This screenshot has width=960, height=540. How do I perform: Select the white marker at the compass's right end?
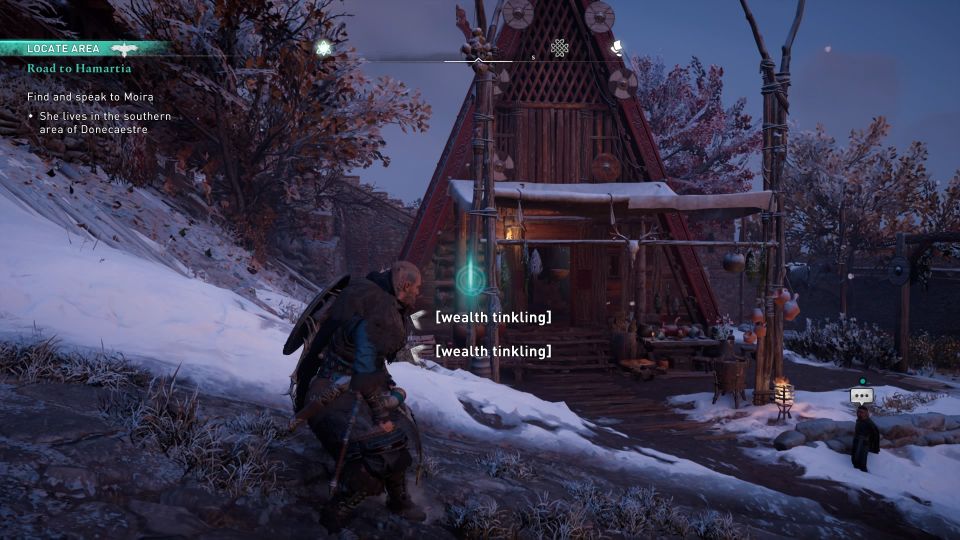pos(617,46)
